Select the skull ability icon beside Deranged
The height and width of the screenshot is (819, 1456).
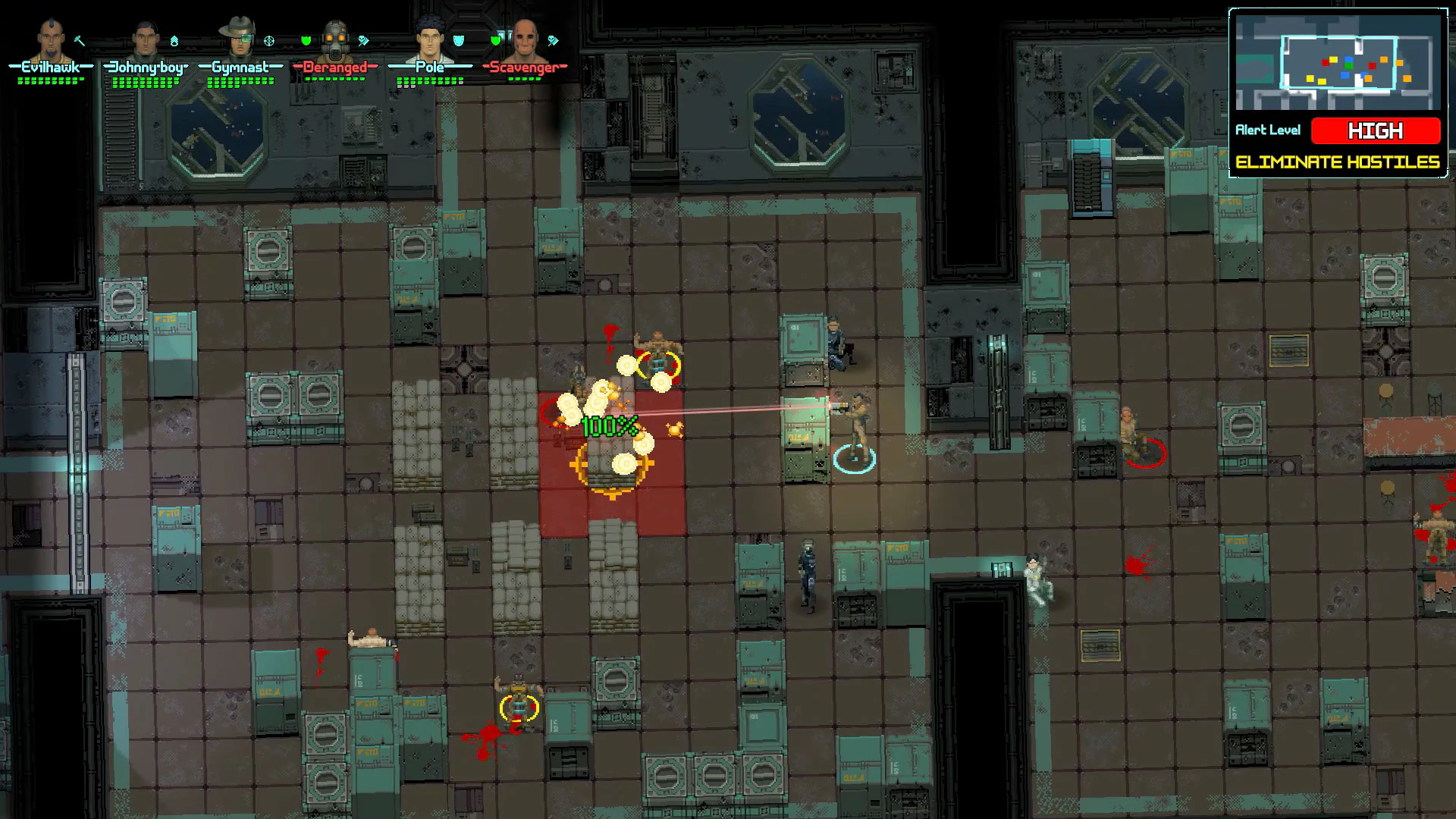pyautogui.click(x=362, y=39)
